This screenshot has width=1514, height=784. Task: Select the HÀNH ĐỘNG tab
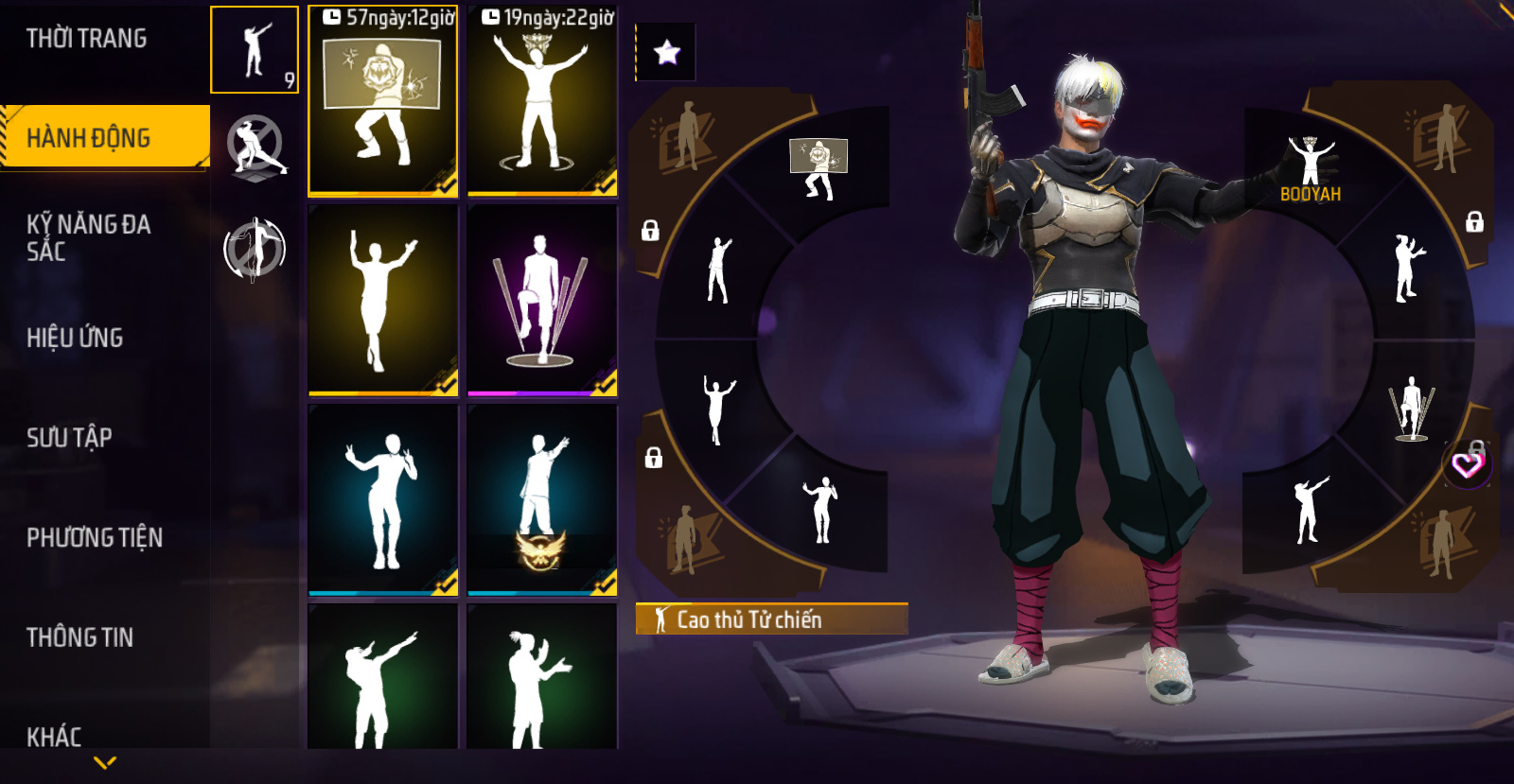point(89,138)
